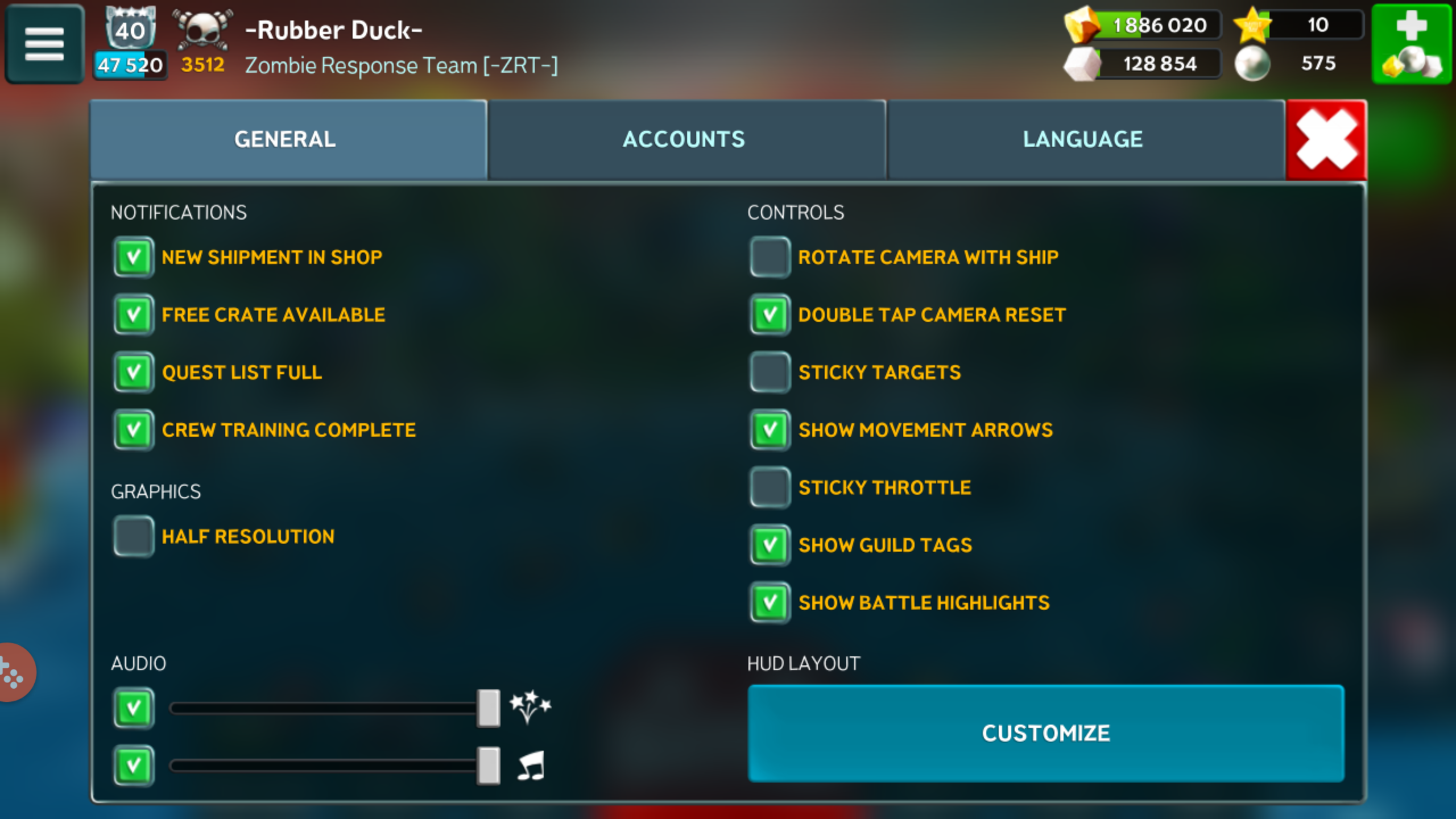The image size is (1456, 819).
Task: Turn on Sticky Targets
Action: coord(770,373)
